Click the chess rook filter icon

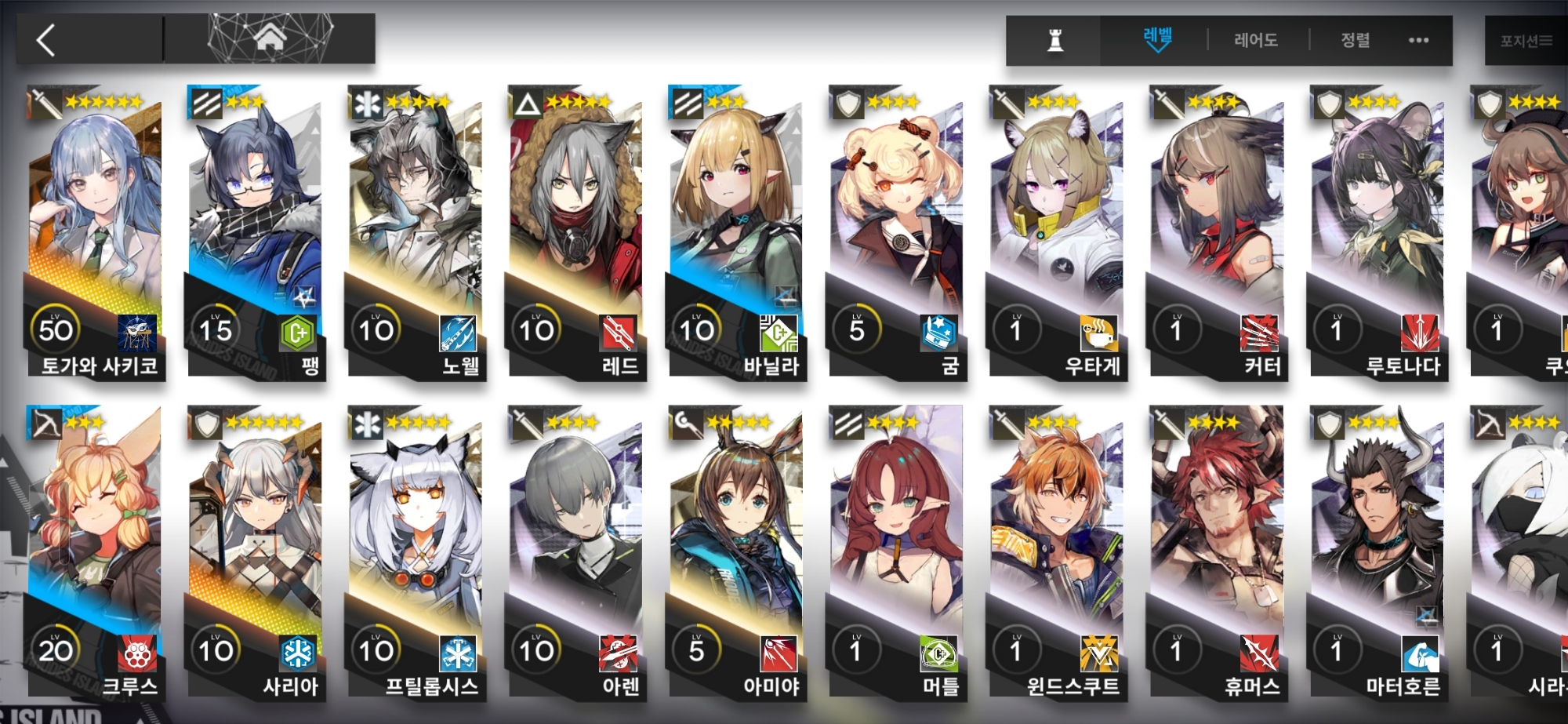[1055, 40]
